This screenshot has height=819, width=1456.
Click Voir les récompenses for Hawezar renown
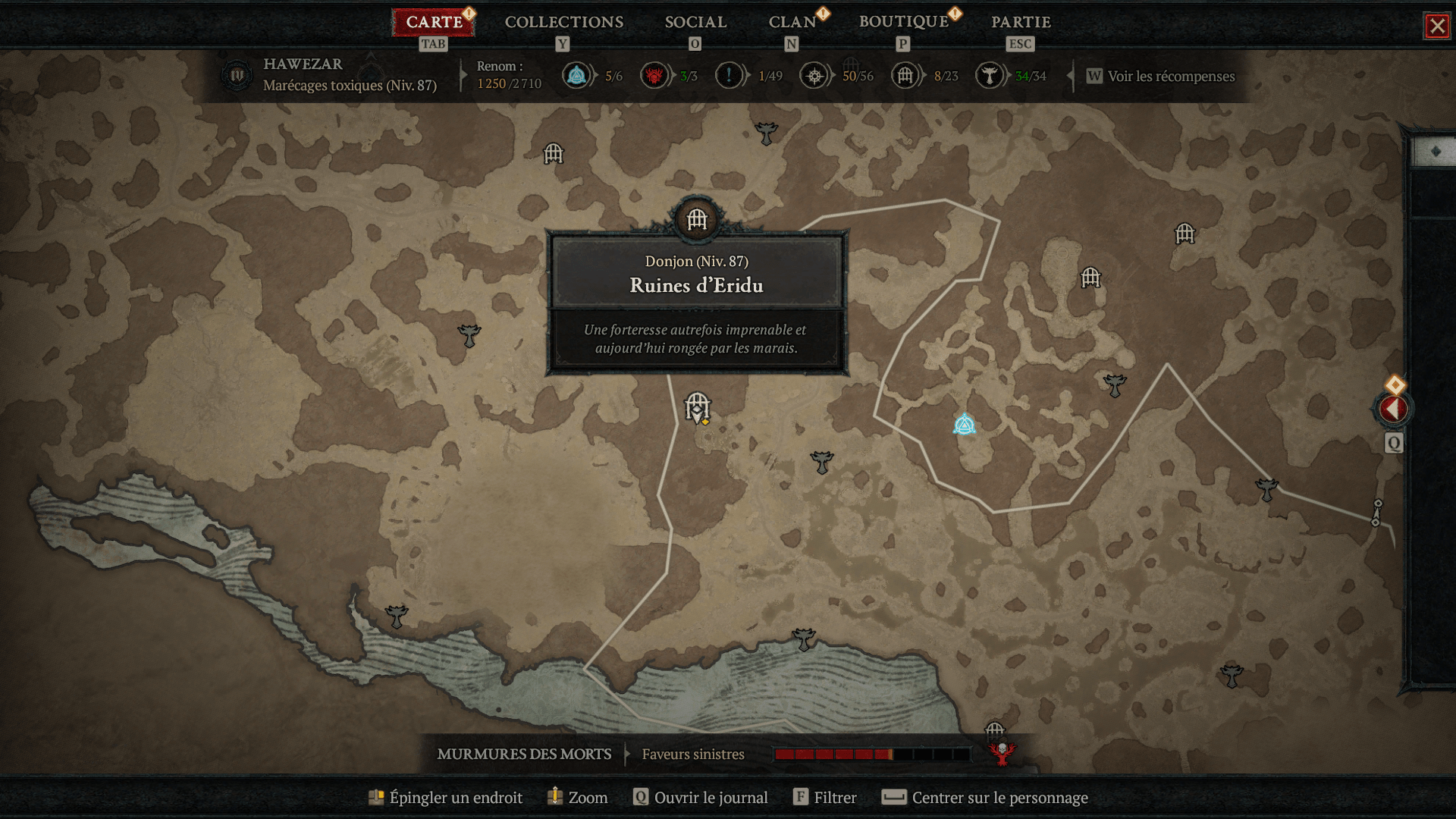click(x=1170, y=76)
